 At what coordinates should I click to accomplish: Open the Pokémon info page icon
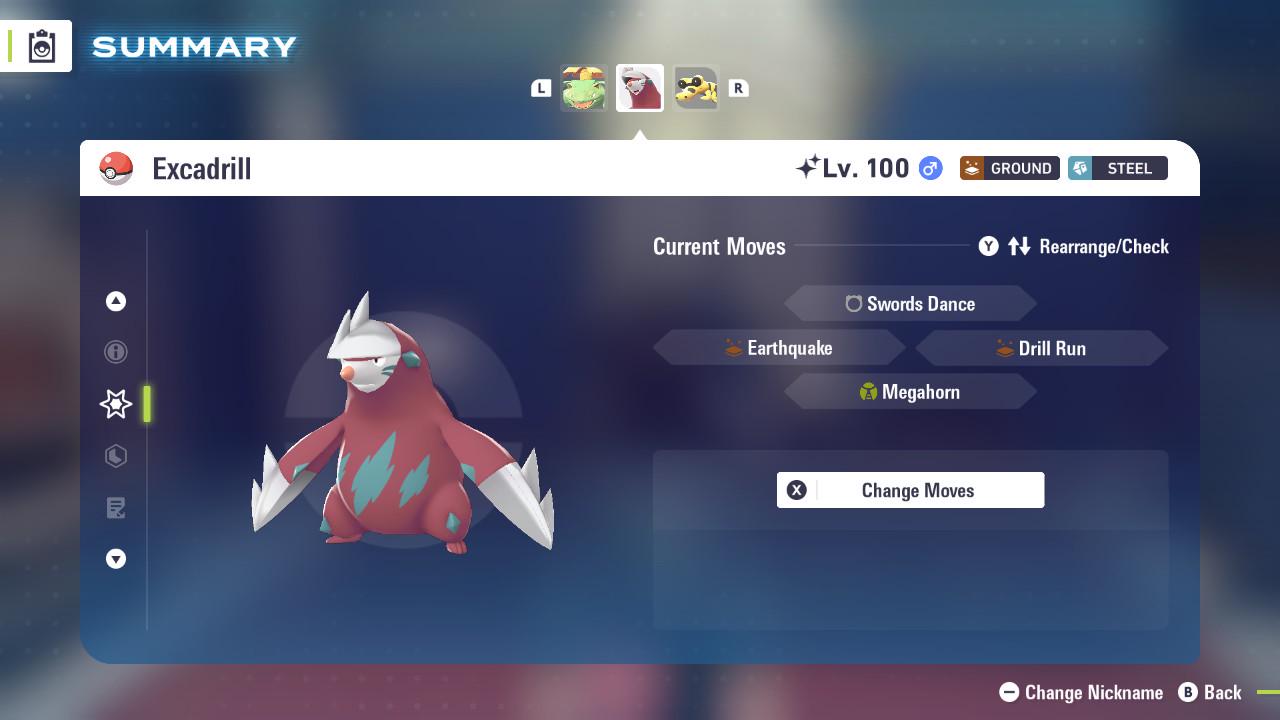(116, 352)
